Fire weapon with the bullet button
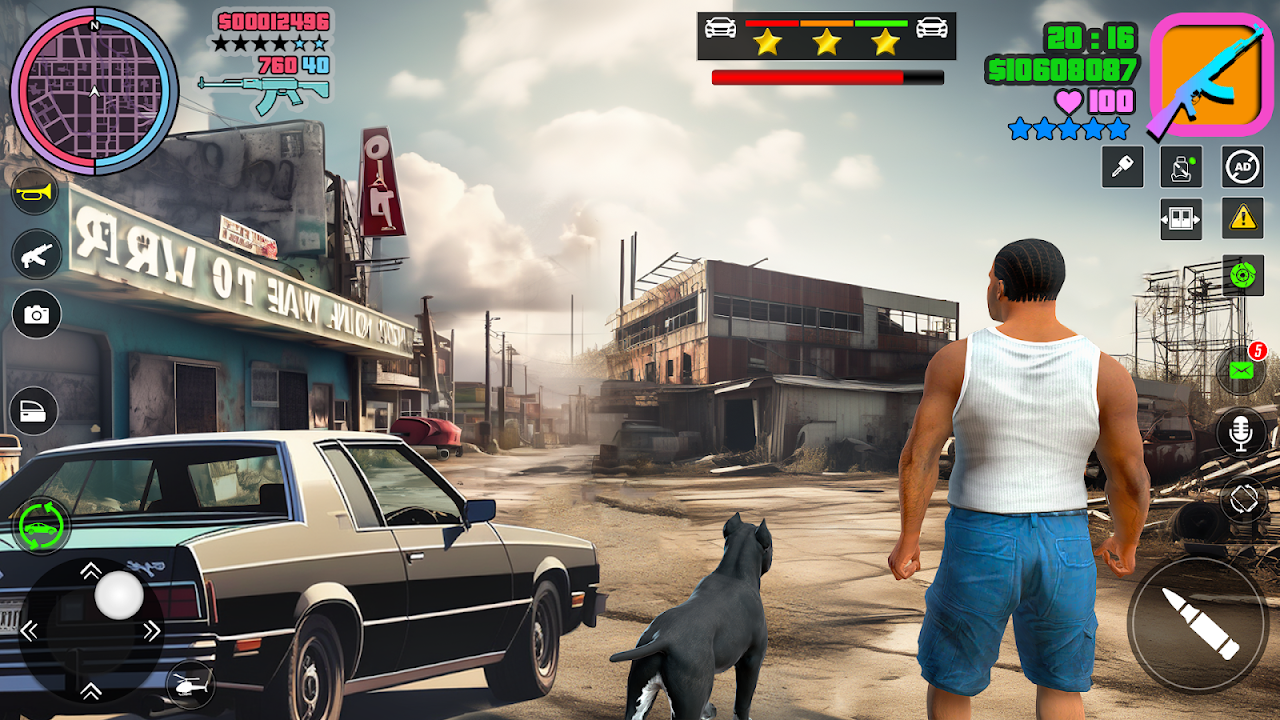Screen dimensions: 1280x720 tap(1198, 624)
